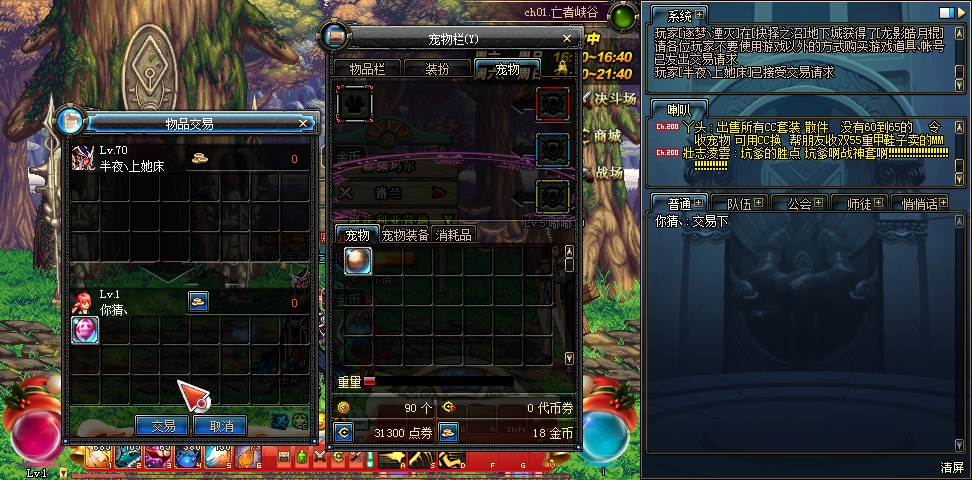Close the 宠物栏 inventory window
The width and height of the screenshot is (972, 480).
567,39
